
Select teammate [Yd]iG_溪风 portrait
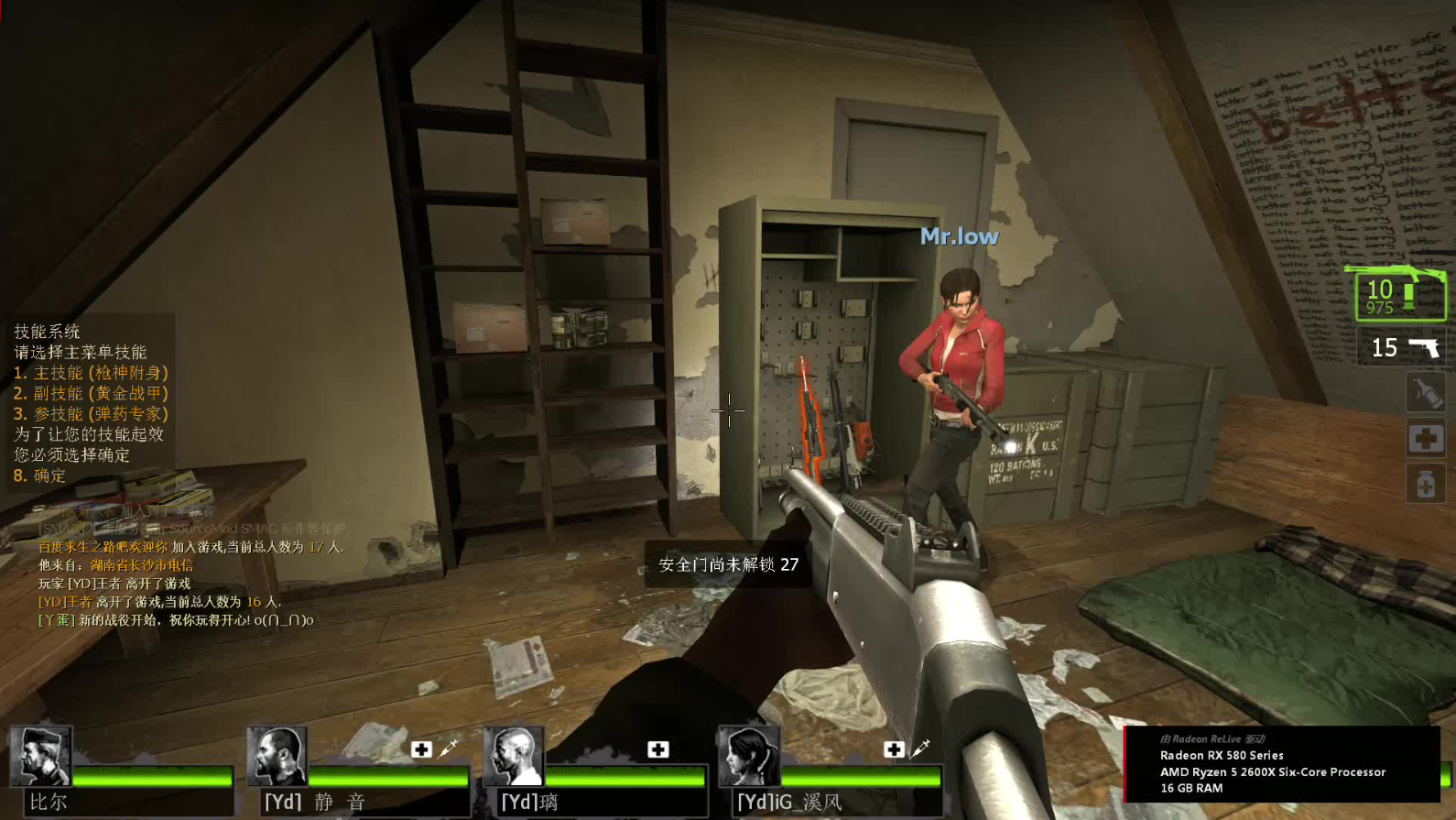pos(749,756)
